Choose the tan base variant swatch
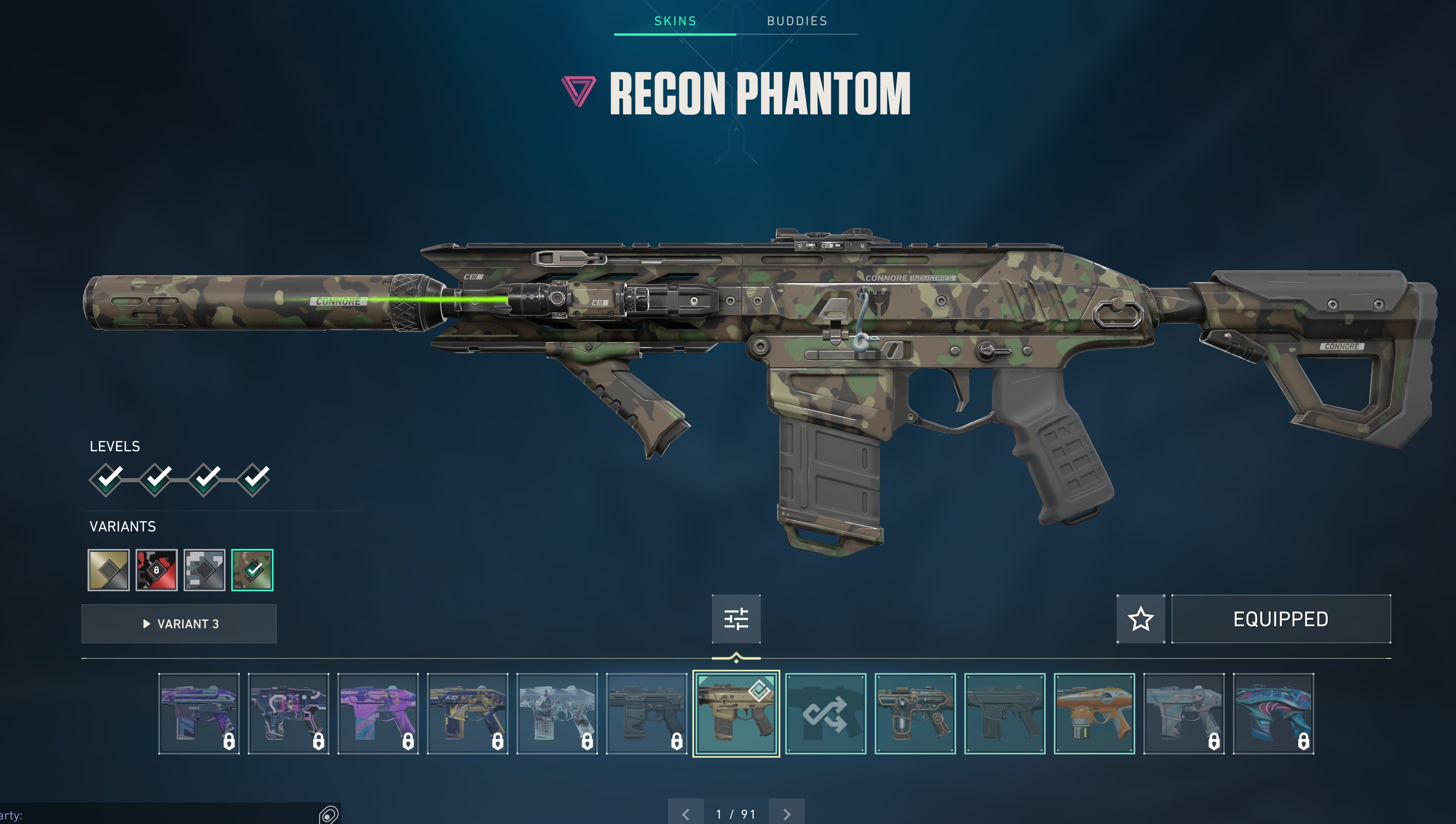Screen dimensions: 1456x824 click(x=108, y=570)
